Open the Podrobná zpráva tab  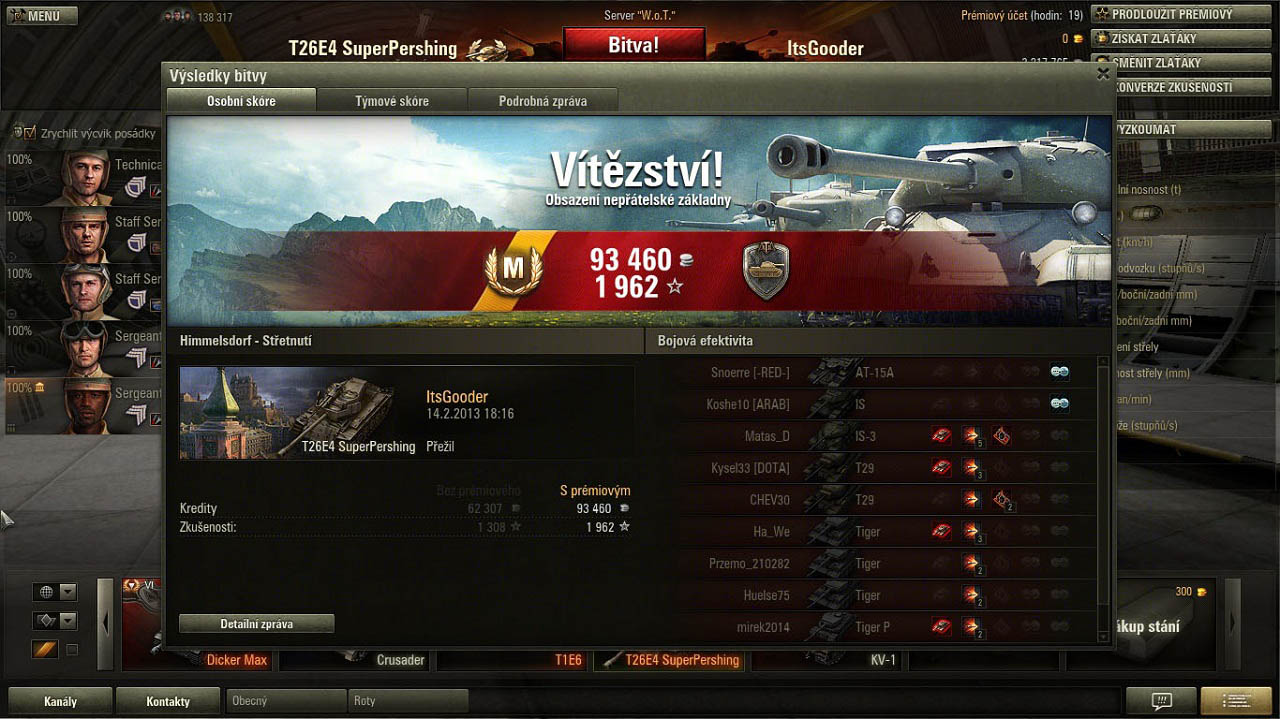[543, 101]
